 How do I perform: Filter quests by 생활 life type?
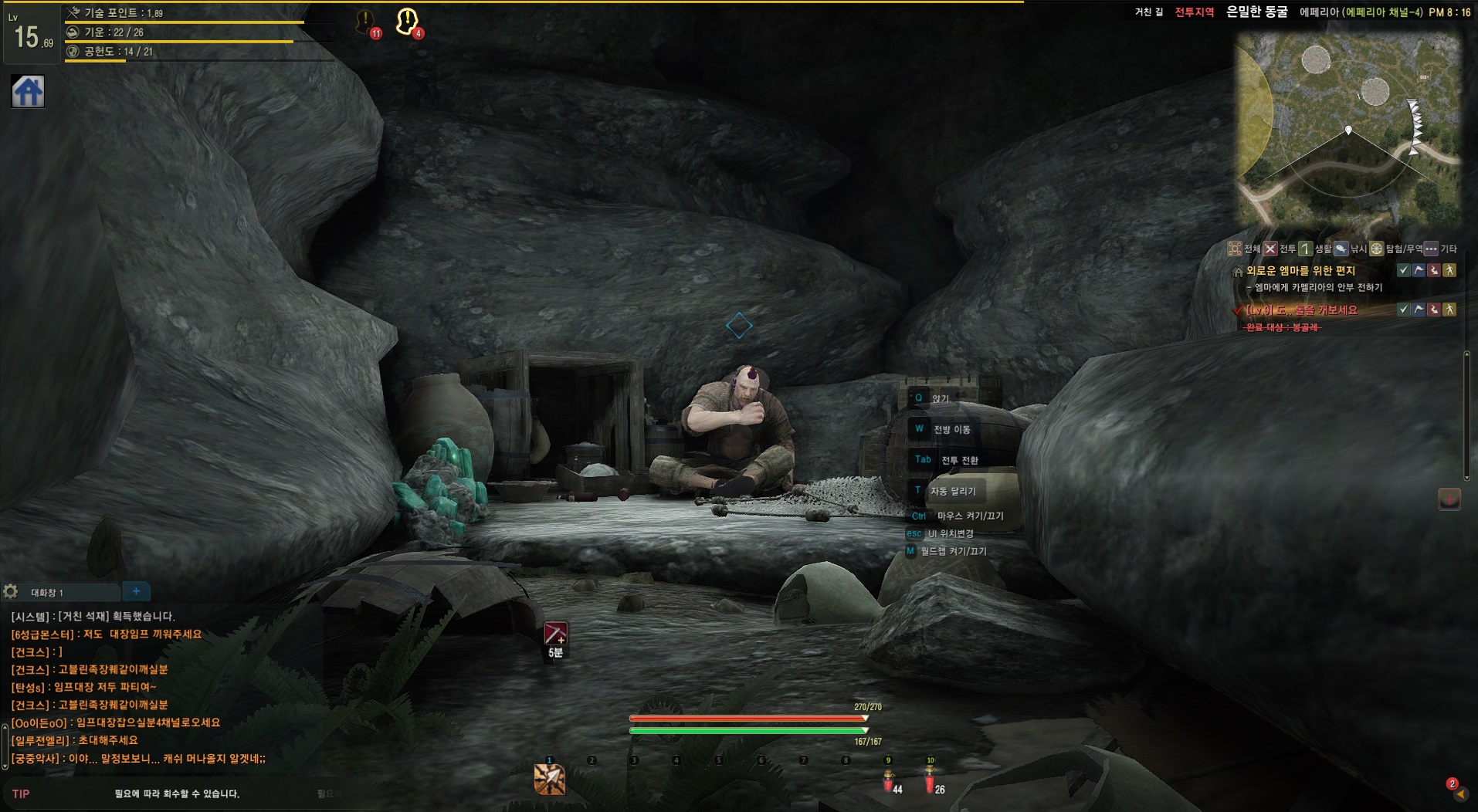pyautogui.click(x=1306, y=249)
